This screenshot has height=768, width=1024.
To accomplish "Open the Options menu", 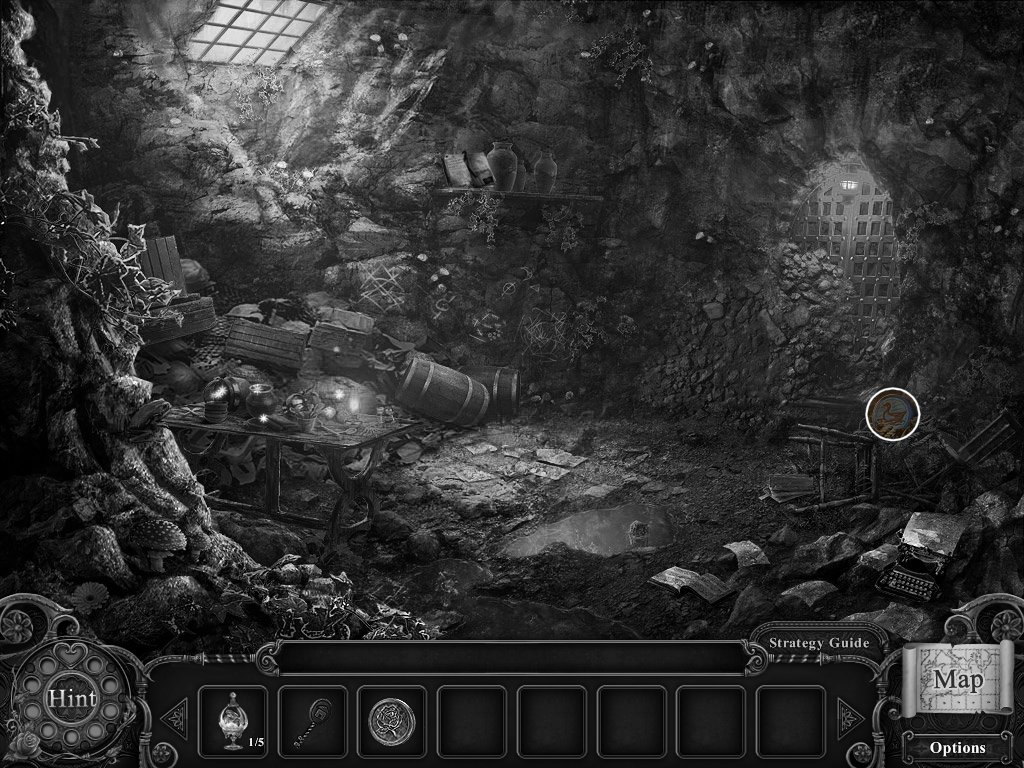I will pyautogui.click(x=957, y=747).
